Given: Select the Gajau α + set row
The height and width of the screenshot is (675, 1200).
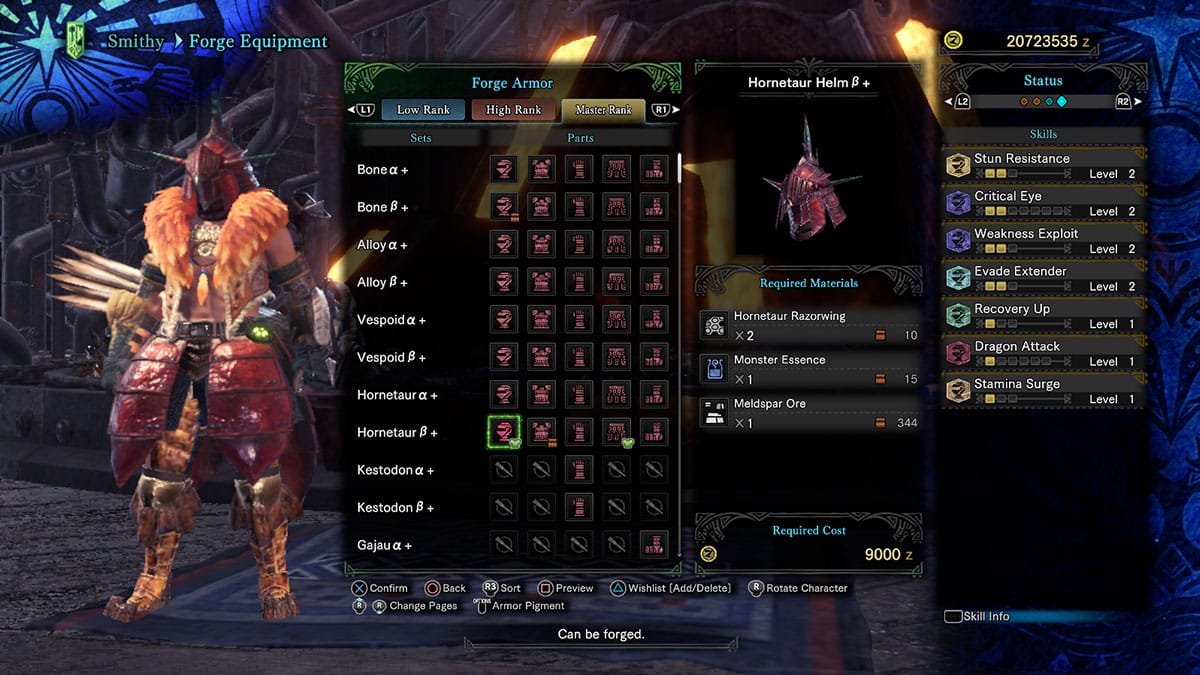Looking at the screenshot, I should [x=385, y=545].
